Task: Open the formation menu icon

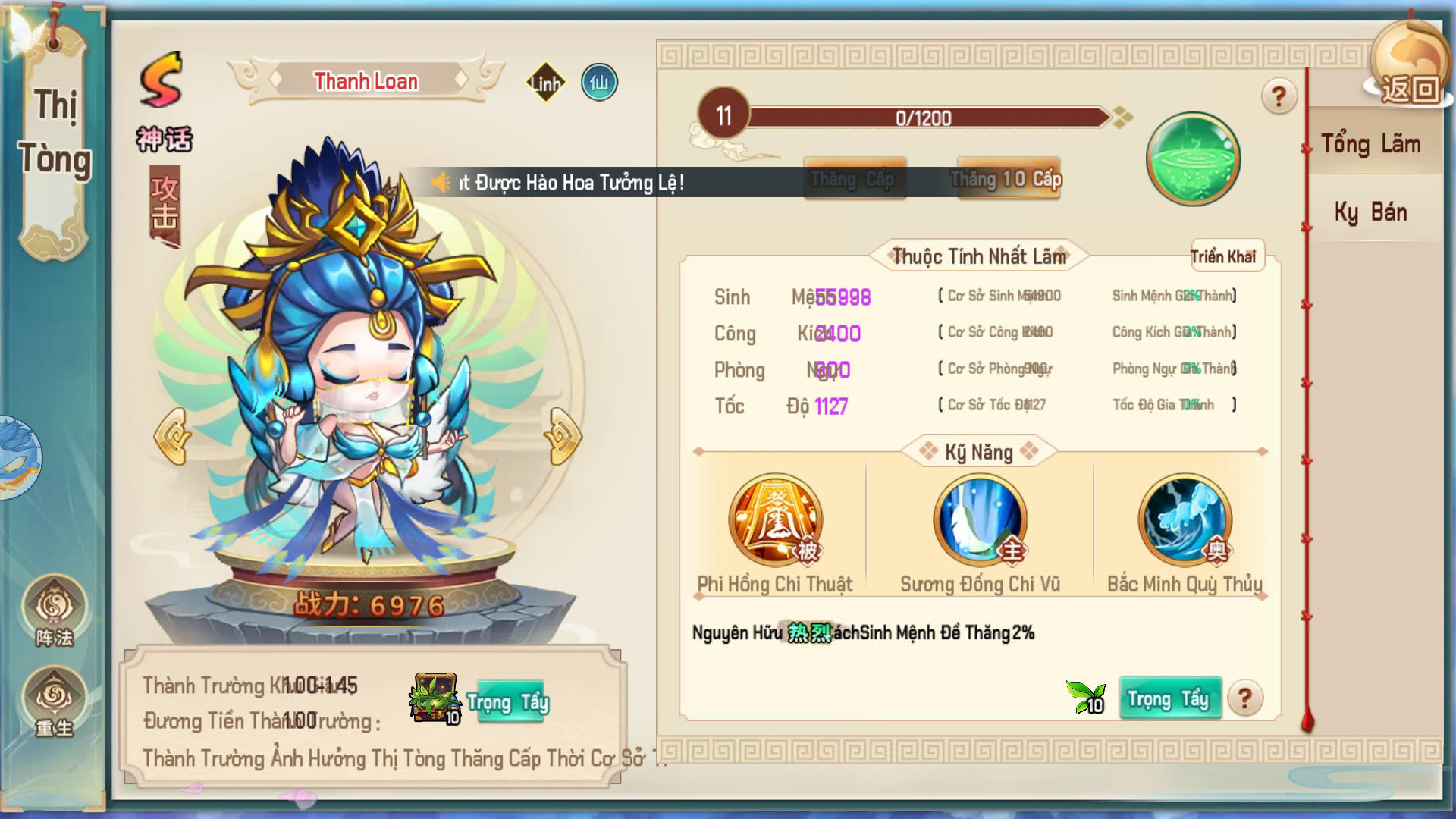Action: [x=55, y=611]
